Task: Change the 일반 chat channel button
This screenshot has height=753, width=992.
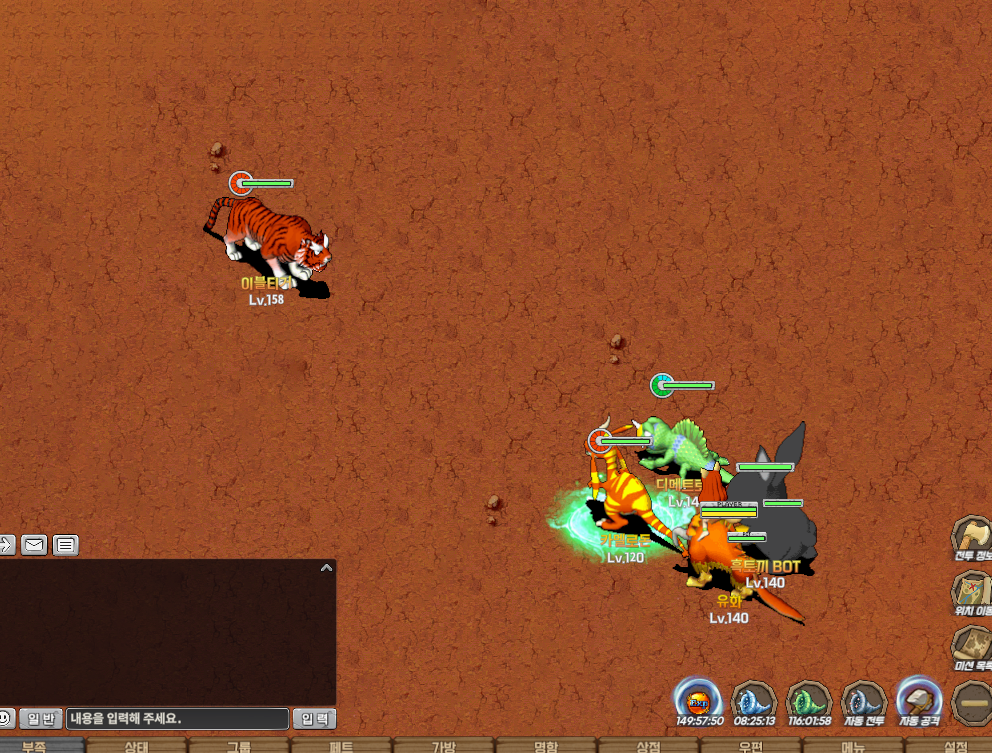Action: 41,718
